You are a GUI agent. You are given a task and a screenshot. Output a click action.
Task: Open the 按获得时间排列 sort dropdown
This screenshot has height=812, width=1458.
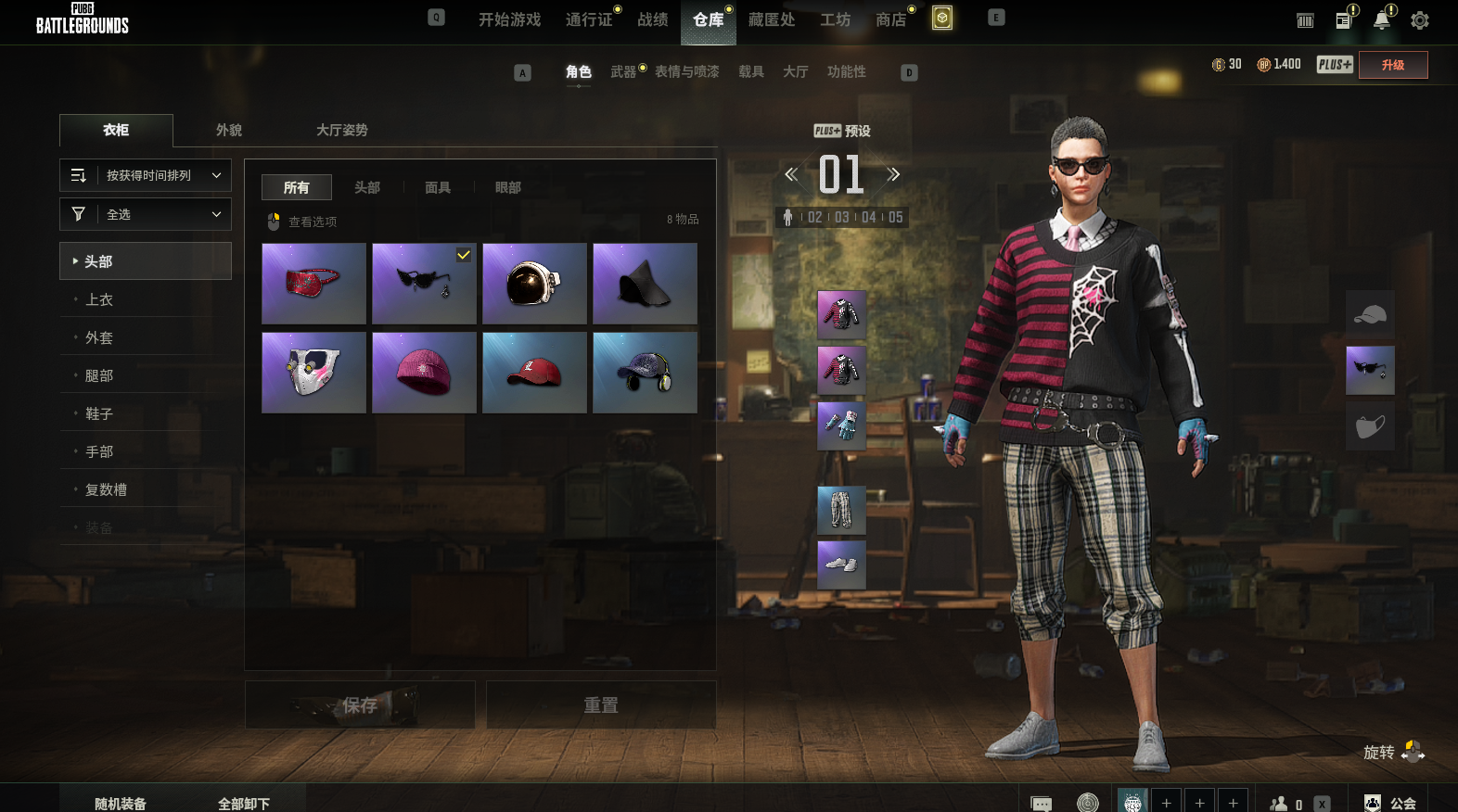(146, 175)
